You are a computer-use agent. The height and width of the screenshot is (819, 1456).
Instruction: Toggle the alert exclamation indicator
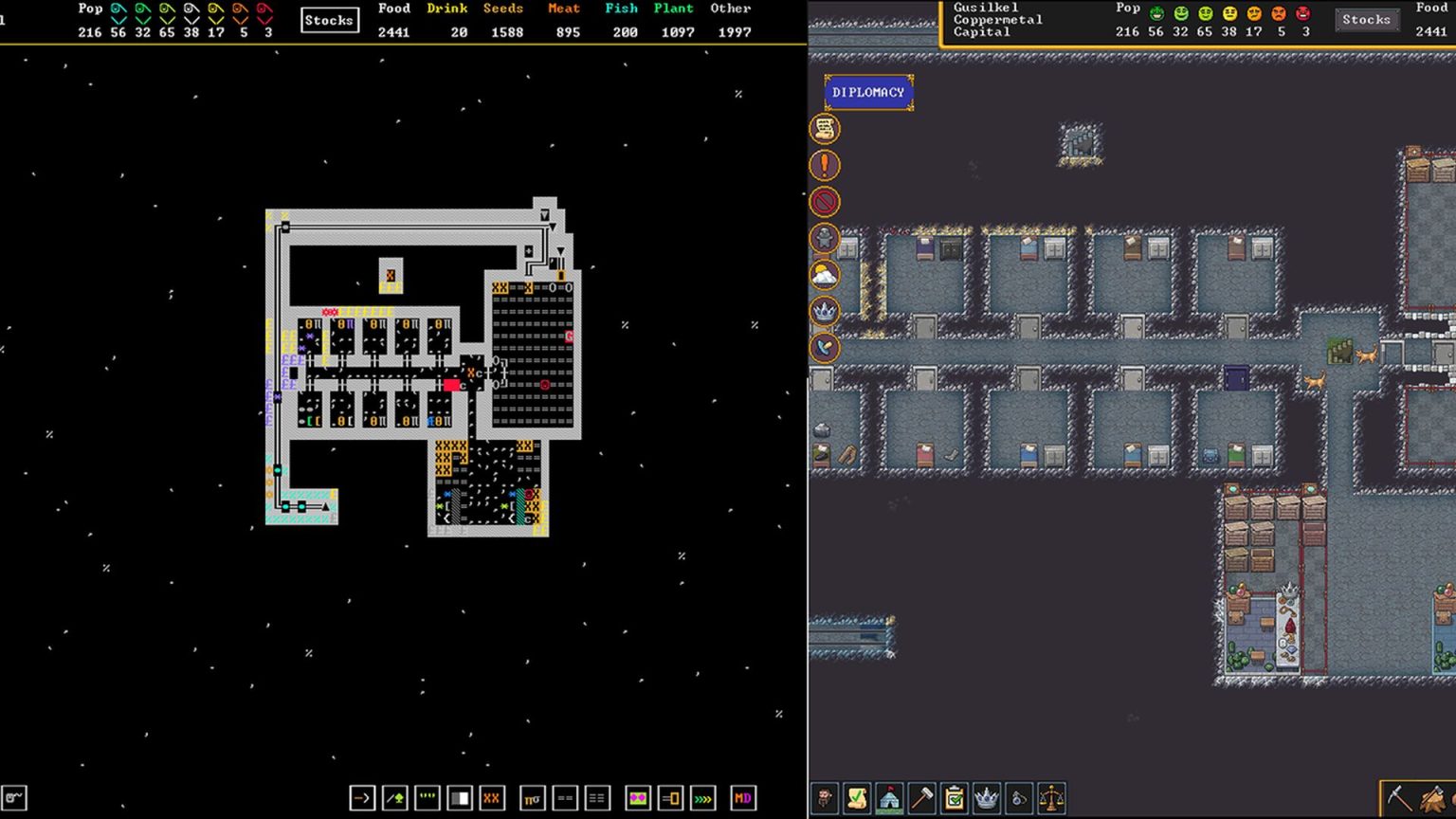click(x=824, y=166)
